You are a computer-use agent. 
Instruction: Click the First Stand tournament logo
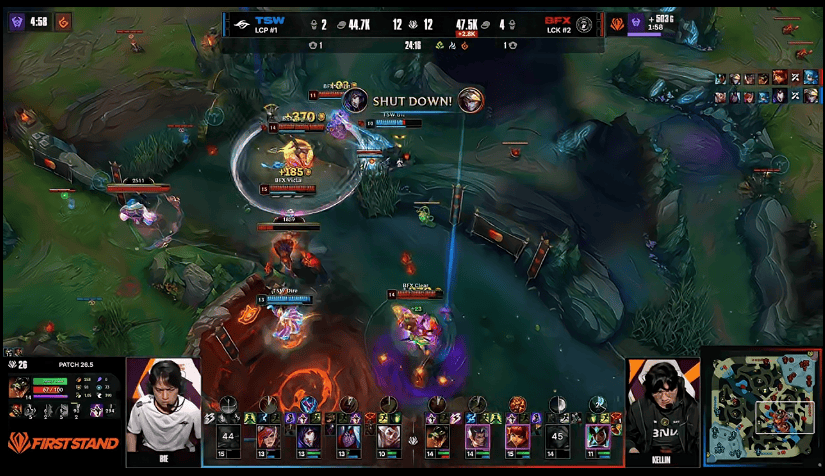tap(62, 442)
